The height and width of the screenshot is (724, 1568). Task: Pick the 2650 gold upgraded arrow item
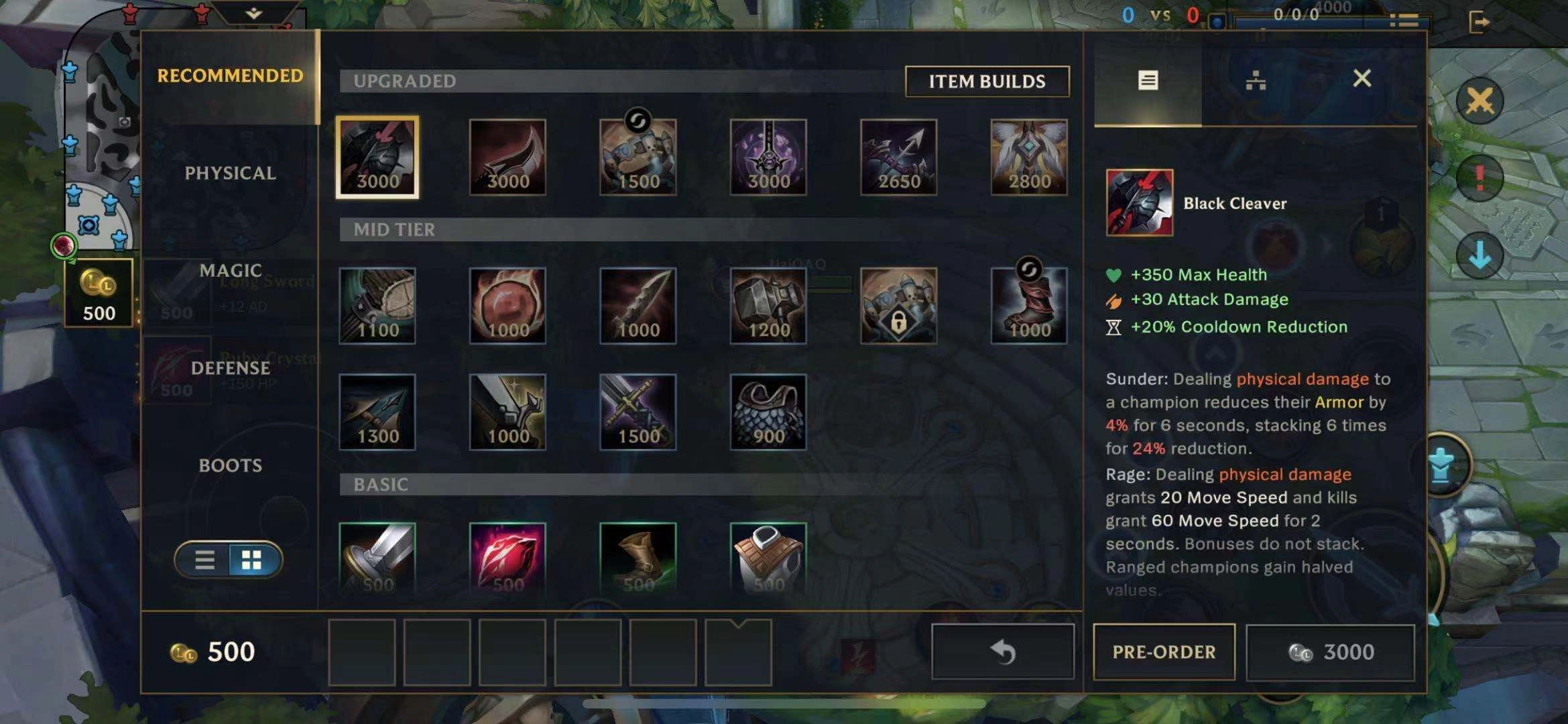[898, 158]
